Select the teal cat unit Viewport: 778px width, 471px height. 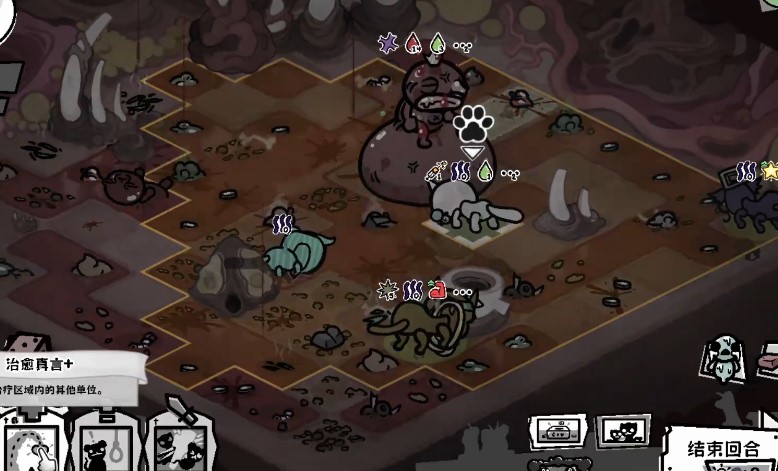coord(297,252)
